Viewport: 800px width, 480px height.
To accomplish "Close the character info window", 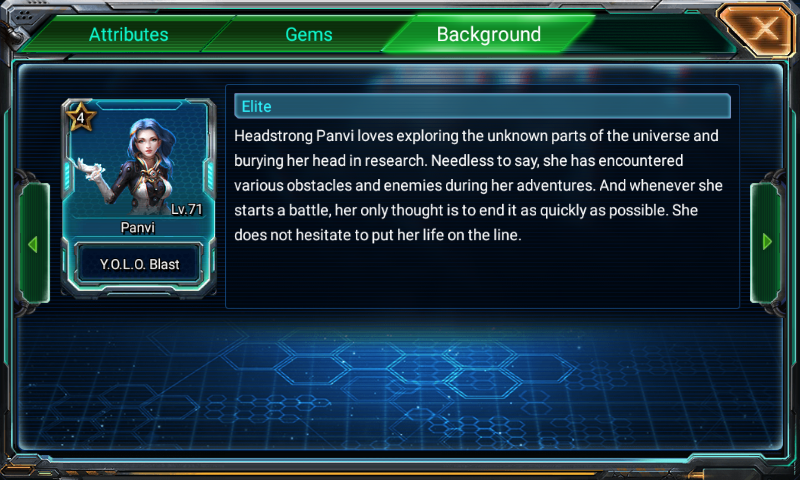I will (x=763, y=29).
